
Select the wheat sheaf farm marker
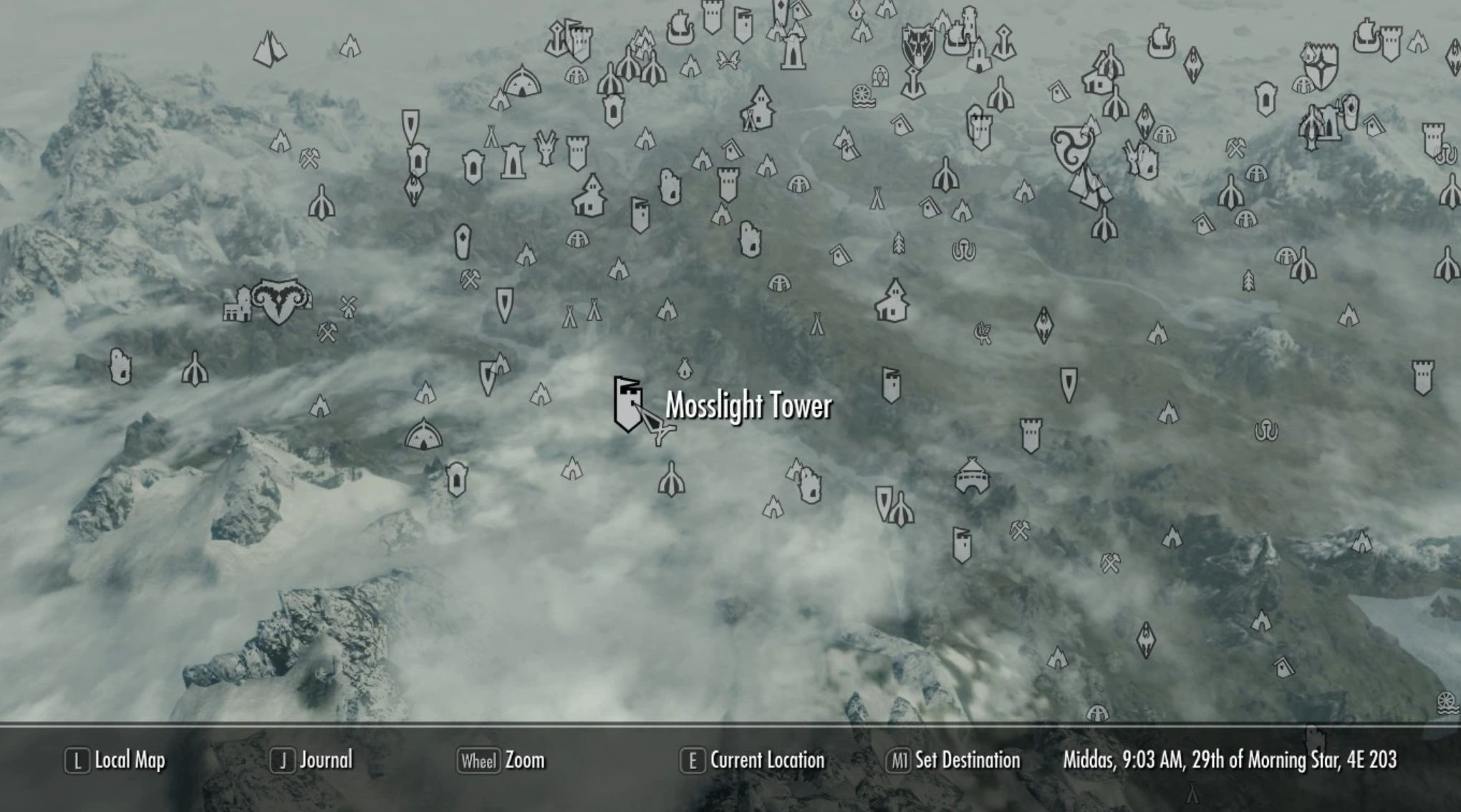982,332
